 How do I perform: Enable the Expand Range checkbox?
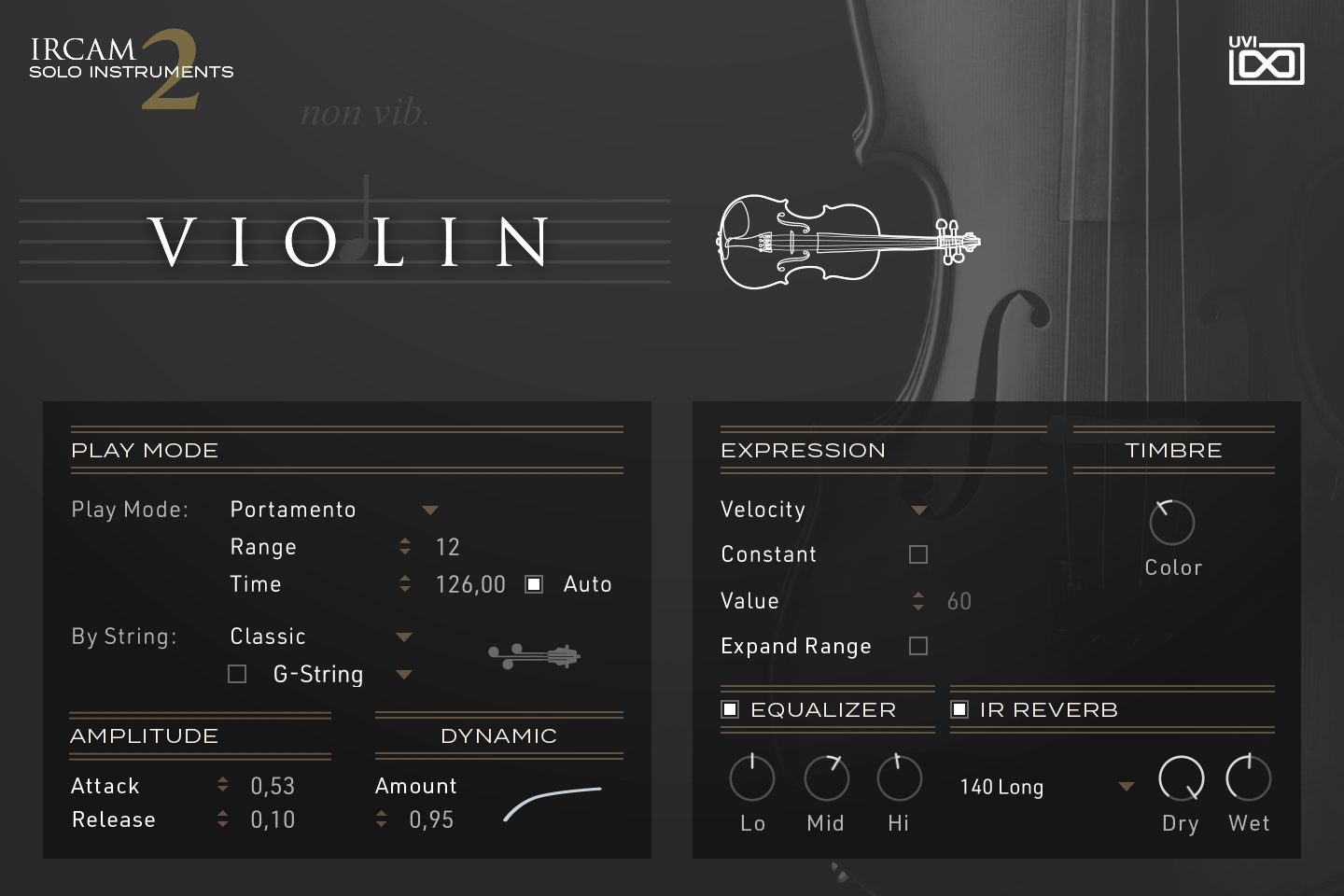pyautogui.click(x=917, y=645)
